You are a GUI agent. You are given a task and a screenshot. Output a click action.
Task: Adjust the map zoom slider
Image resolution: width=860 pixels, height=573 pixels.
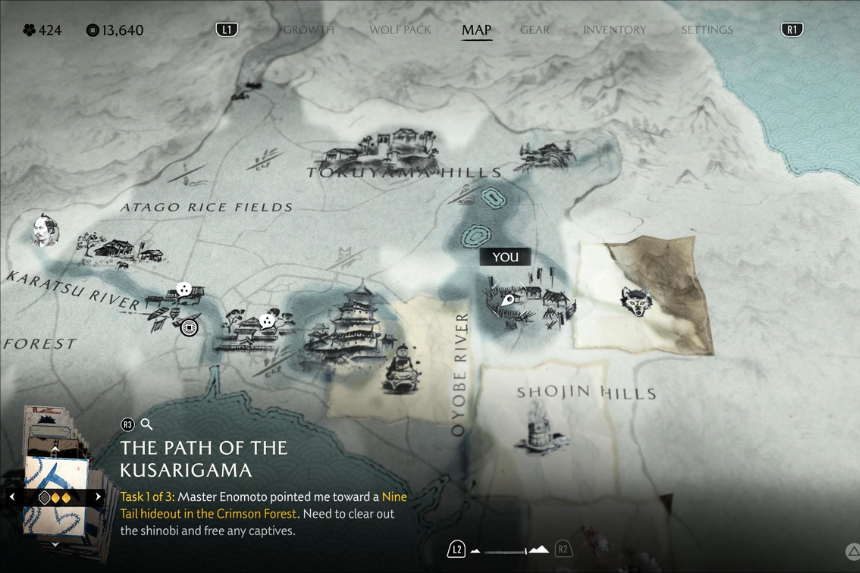509,550
